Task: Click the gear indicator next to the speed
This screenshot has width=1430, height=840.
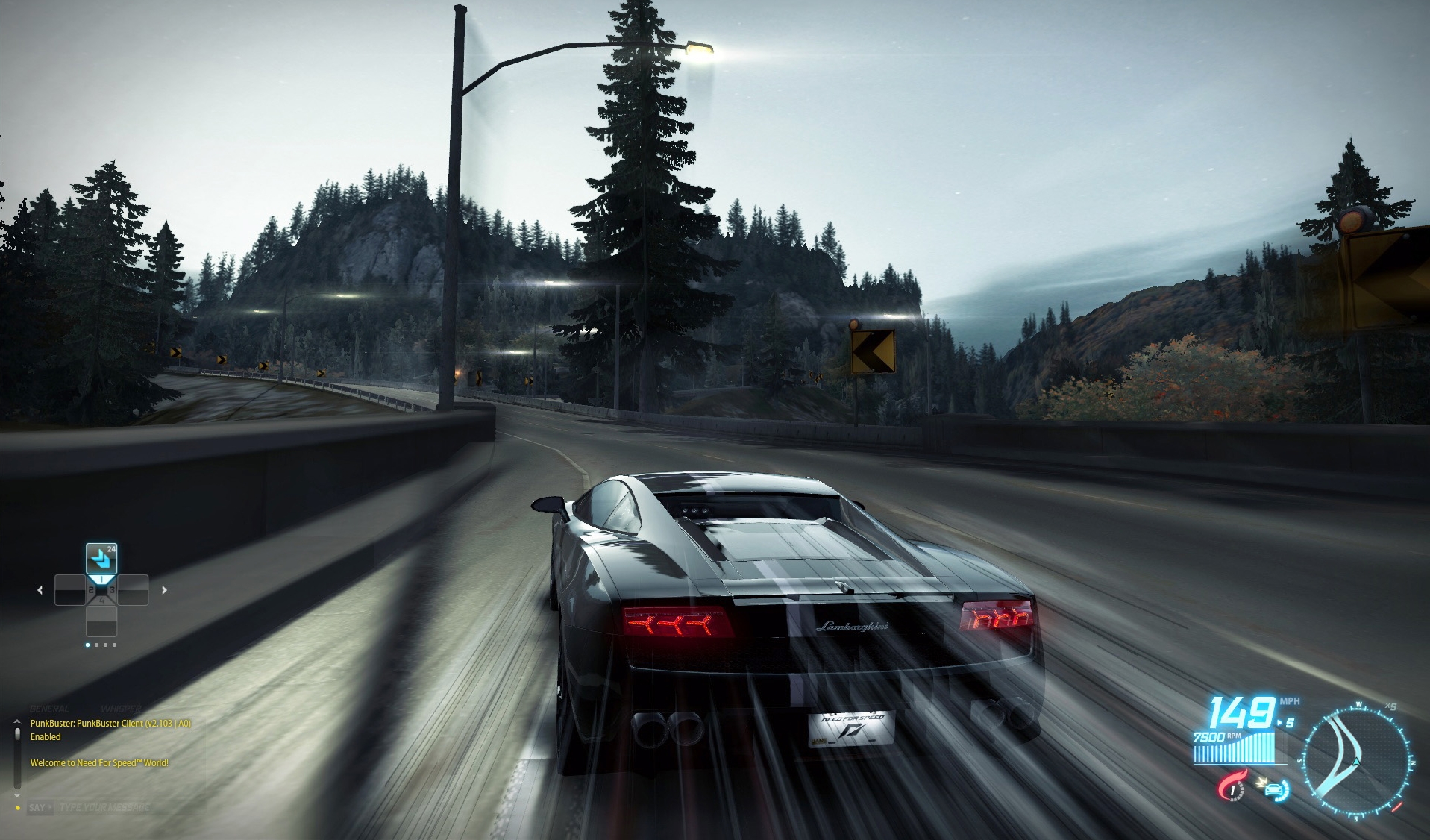Action: (1288, 722)
